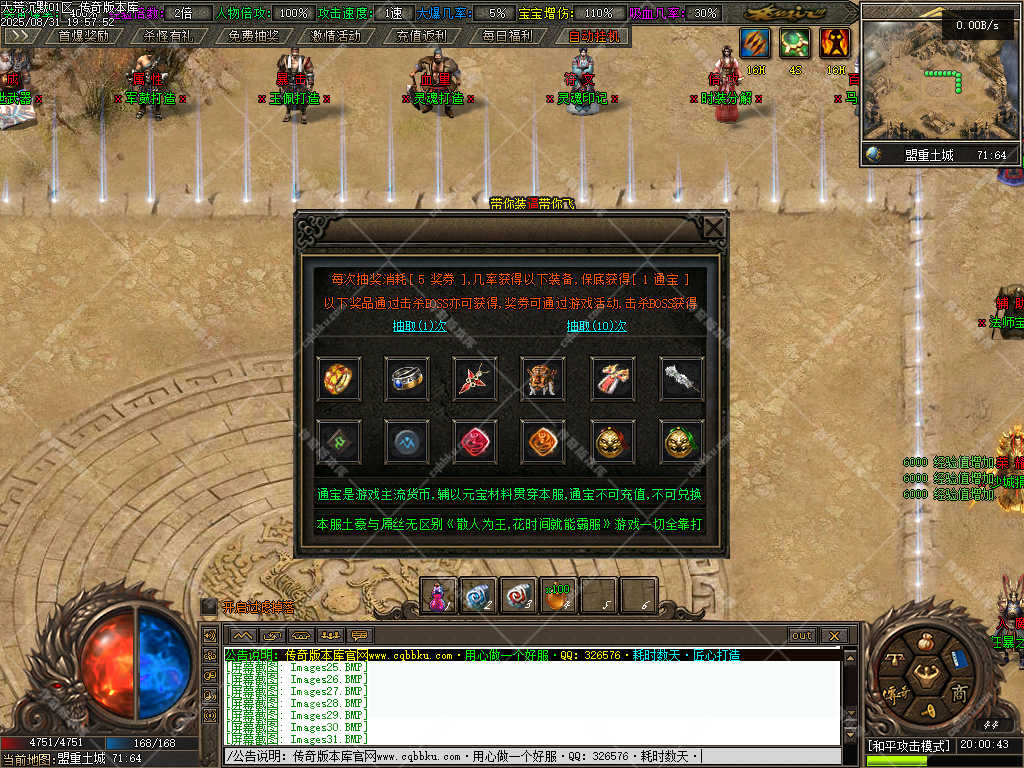The image size is (1024, 768).
Task: Select the red winged necklace prize
Action: click(x=474, y=378)
